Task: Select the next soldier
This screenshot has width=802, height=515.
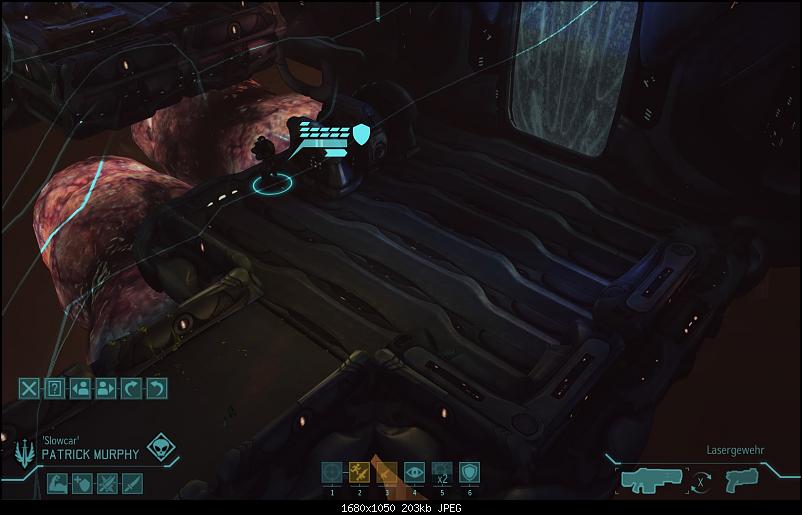Action: point(106,388)
